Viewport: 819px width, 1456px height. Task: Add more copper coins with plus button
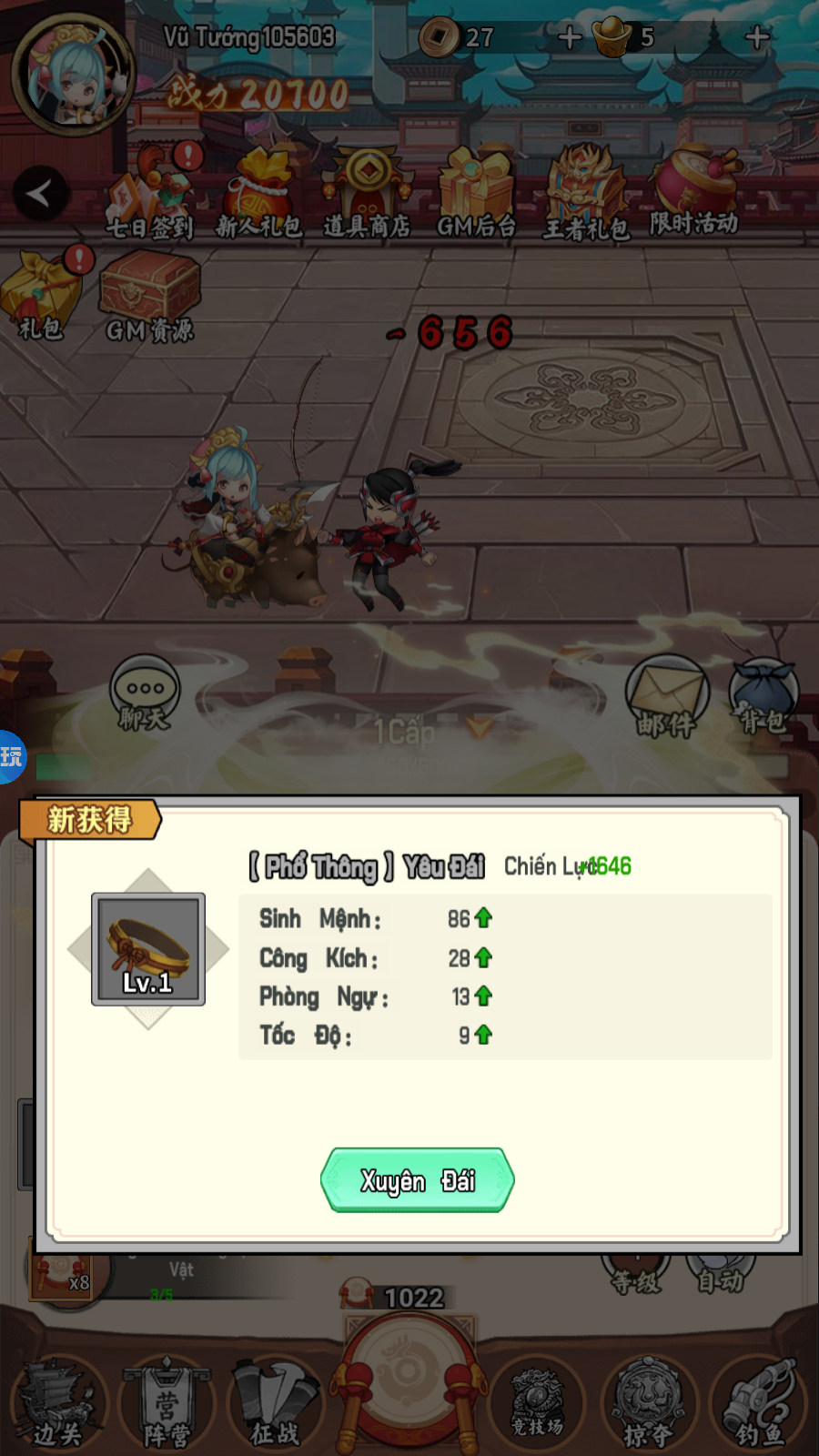pyautogui.click(x=570, y=37)
